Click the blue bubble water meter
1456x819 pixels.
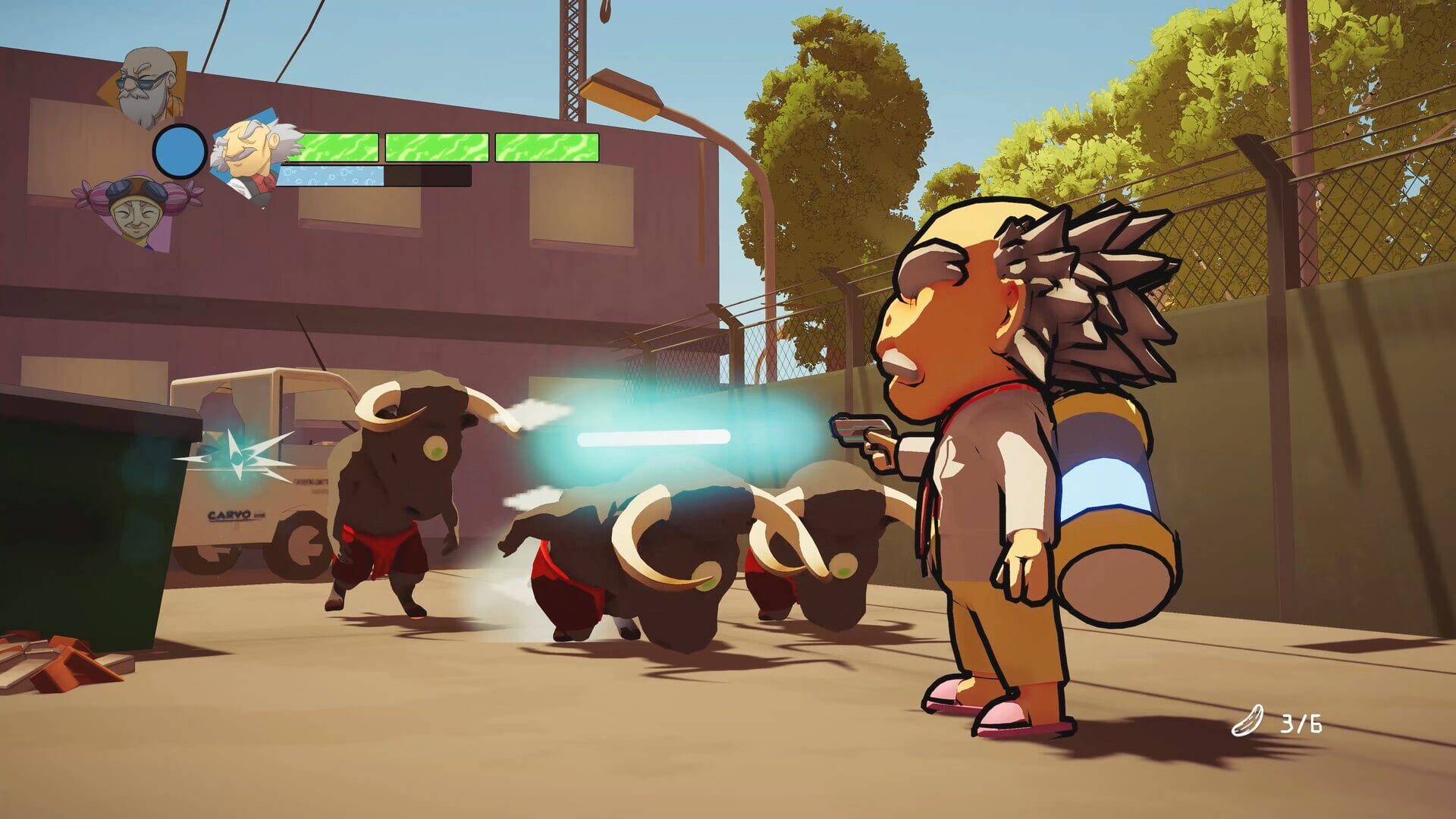[334, 177]
